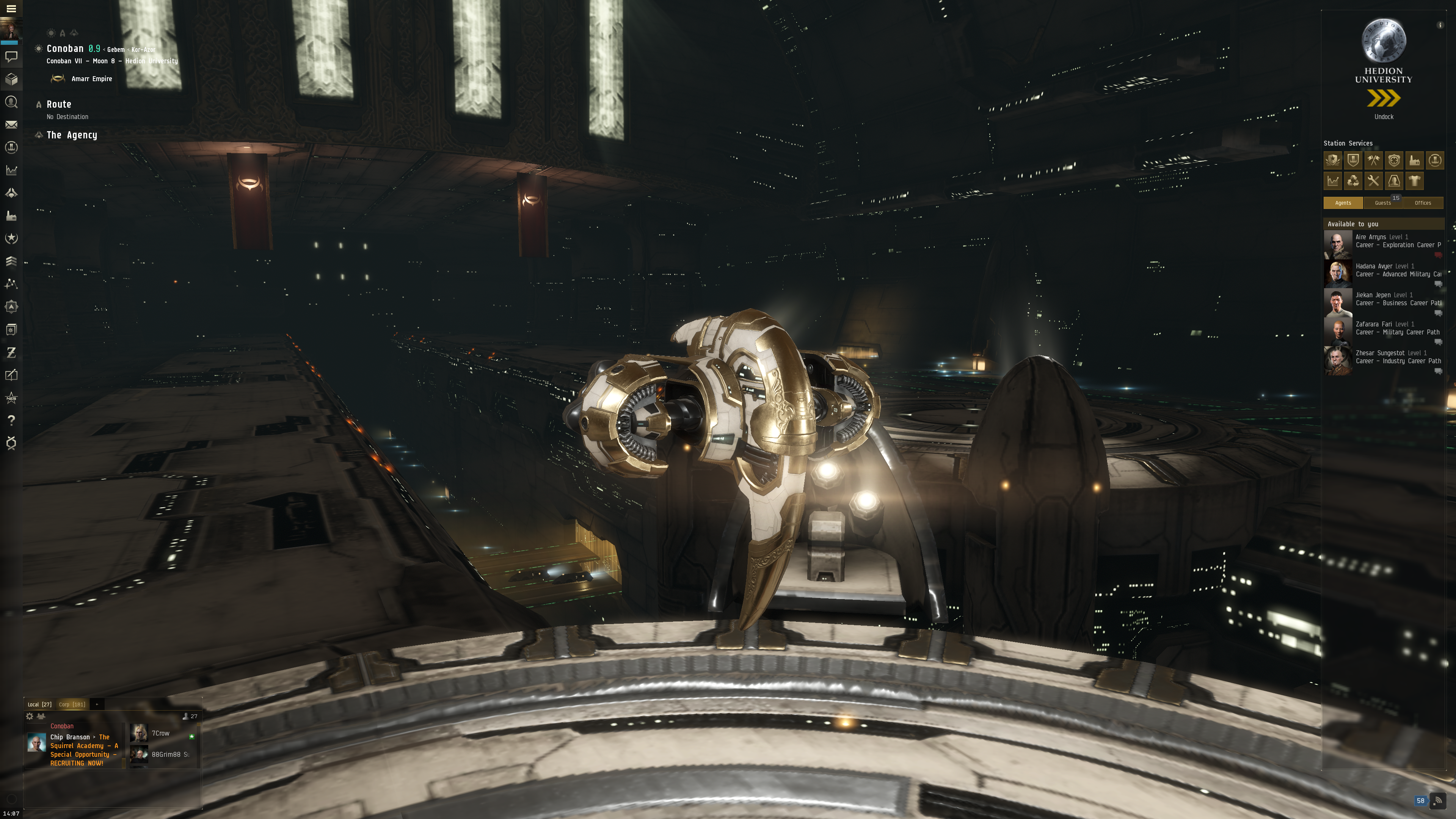The image size is (1456, 819).
Task: Open the mail envelope icon
Action: tap(11, 125)
